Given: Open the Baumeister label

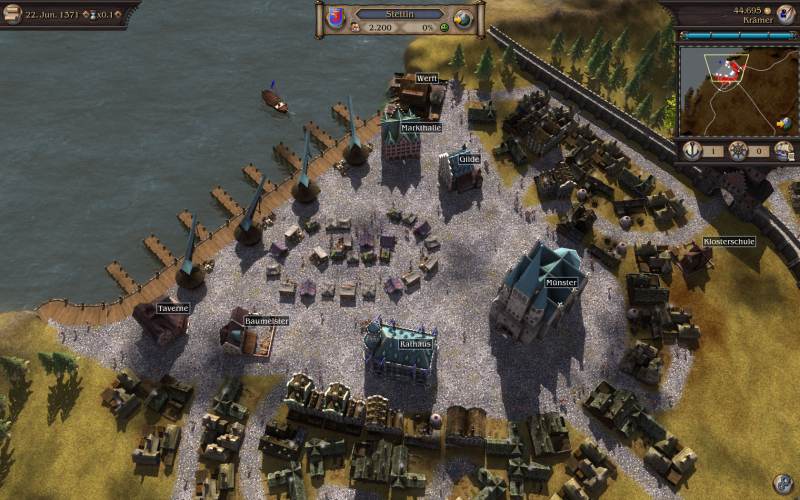Looking at the screenshot, I should (x=266, y=321).
